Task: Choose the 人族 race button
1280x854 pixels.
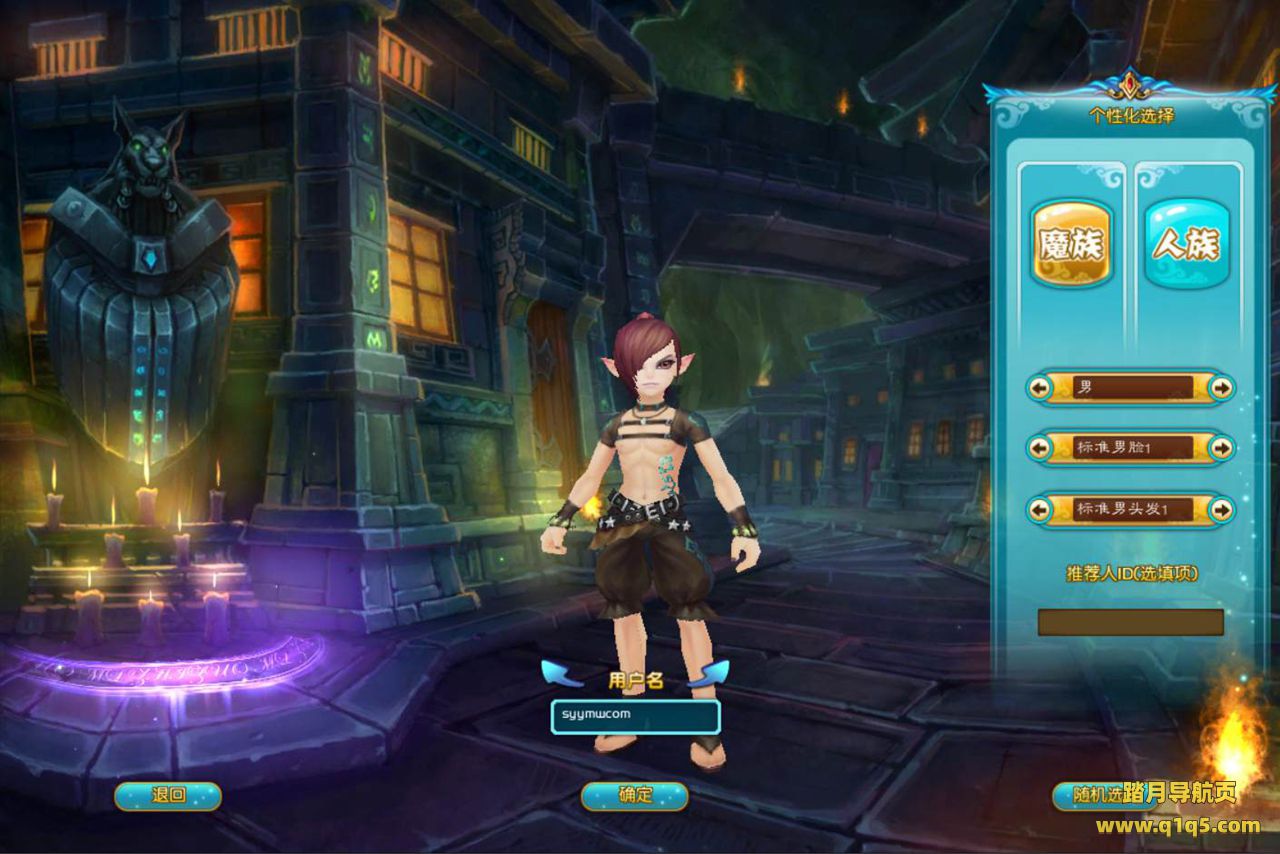Action: pyautogui.click(x=1186, y=244)
